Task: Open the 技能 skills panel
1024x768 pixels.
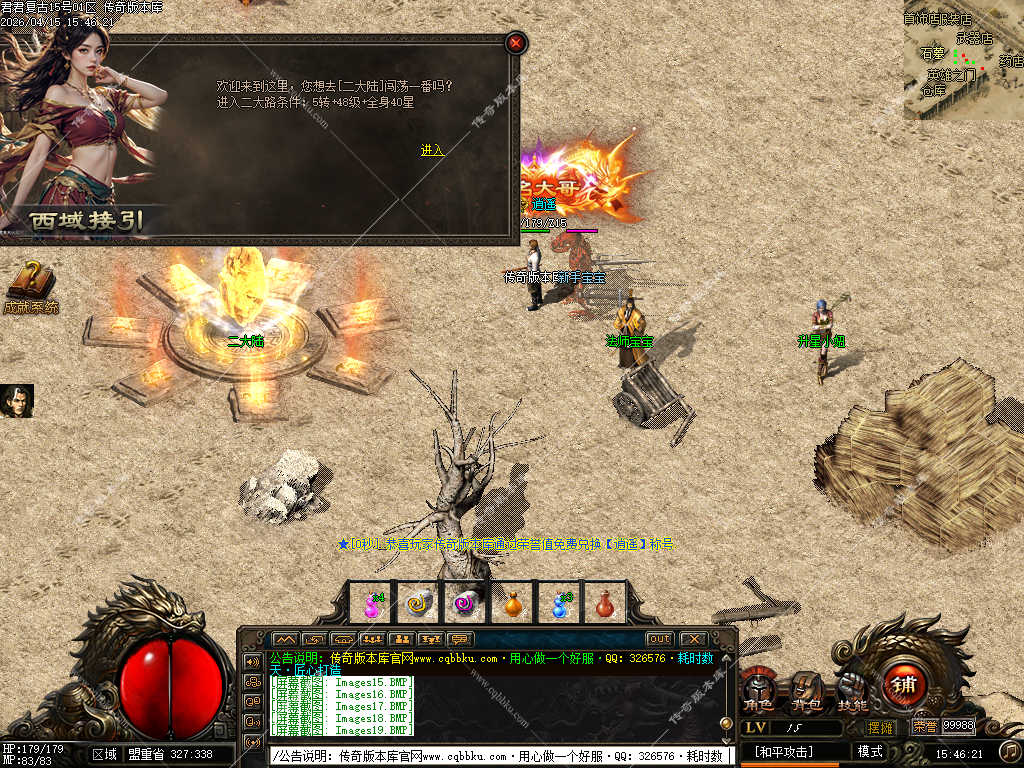Action: (852, 692)
